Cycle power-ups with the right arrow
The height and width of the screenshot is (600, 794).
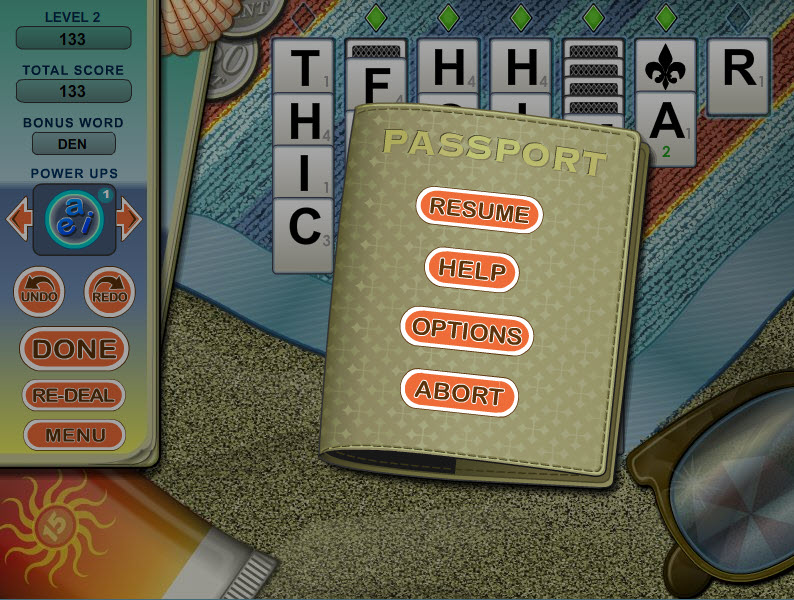128,219
